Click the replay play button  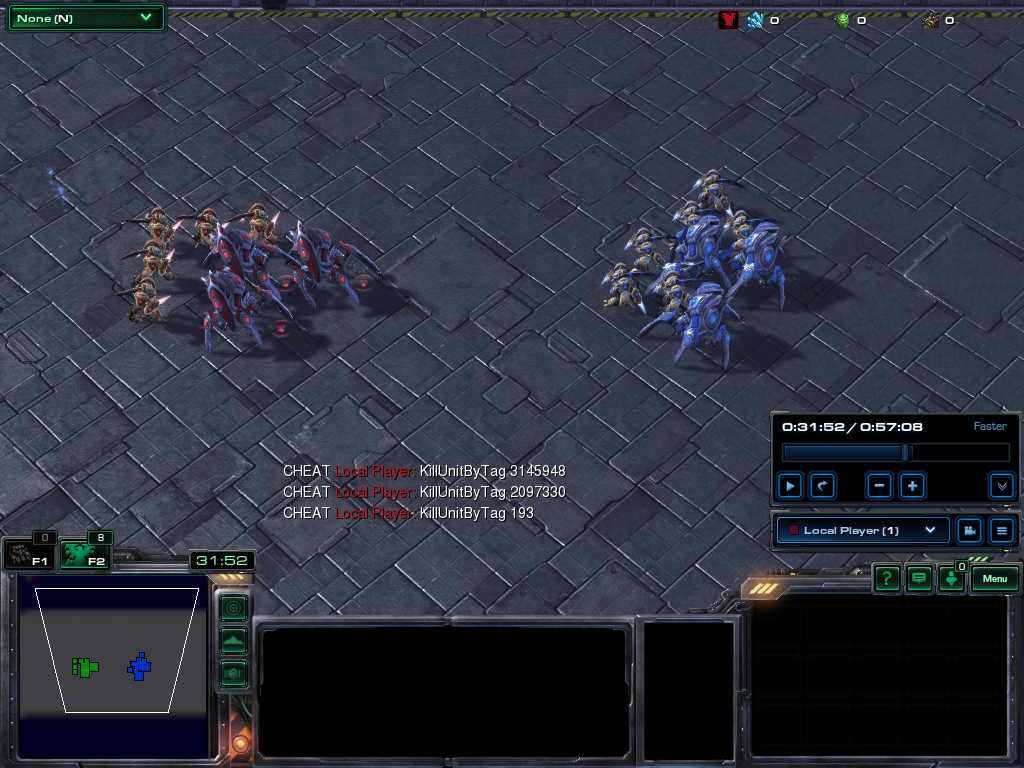(x=790, y=486)
